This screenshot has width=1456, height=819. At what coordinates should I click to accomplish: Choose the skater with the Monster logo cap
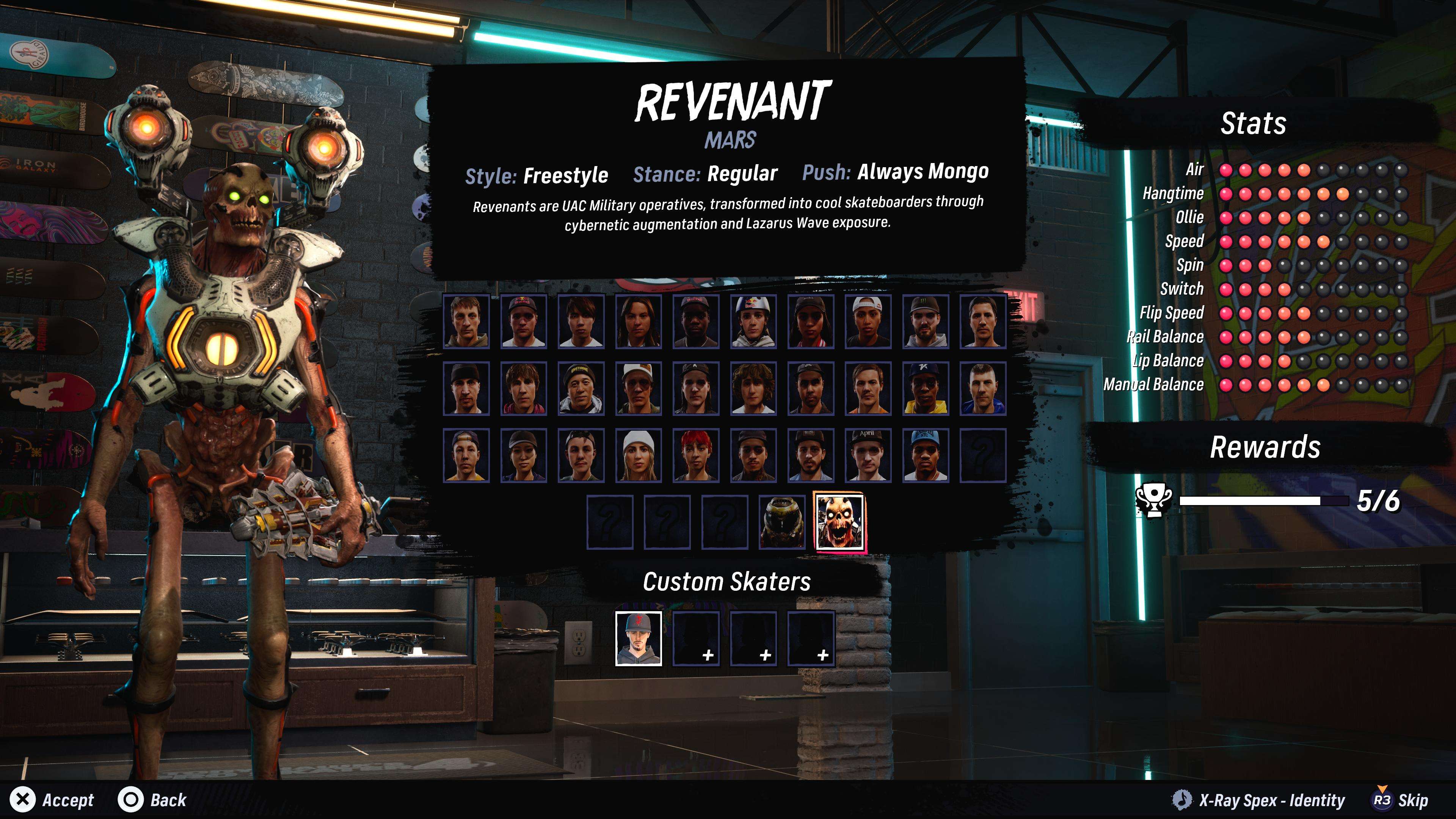tap(925, 321)
